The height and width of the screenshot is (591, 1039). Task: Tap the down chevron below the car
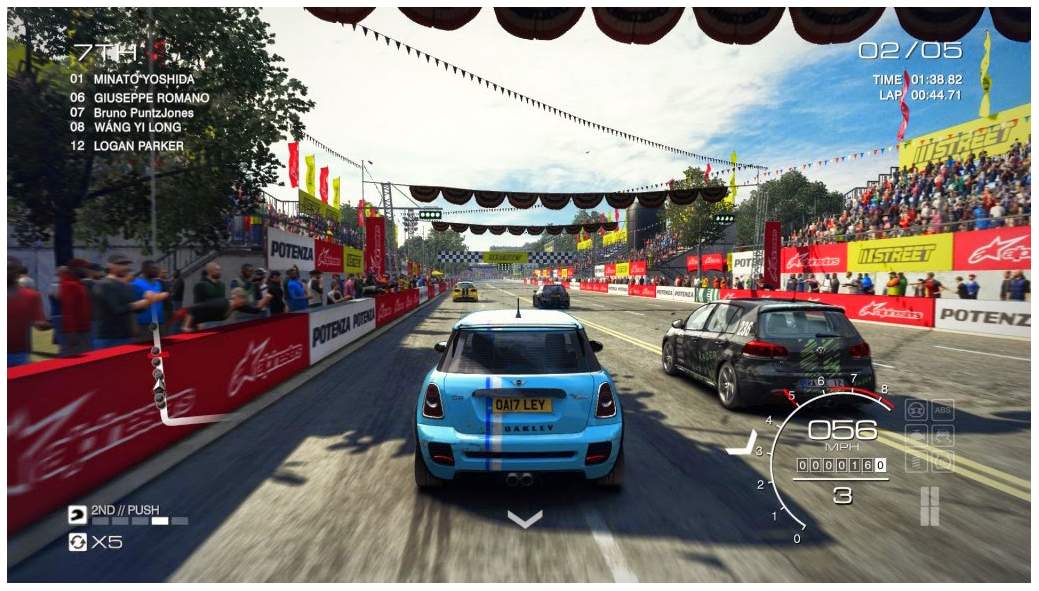click(x=524, y=519)
